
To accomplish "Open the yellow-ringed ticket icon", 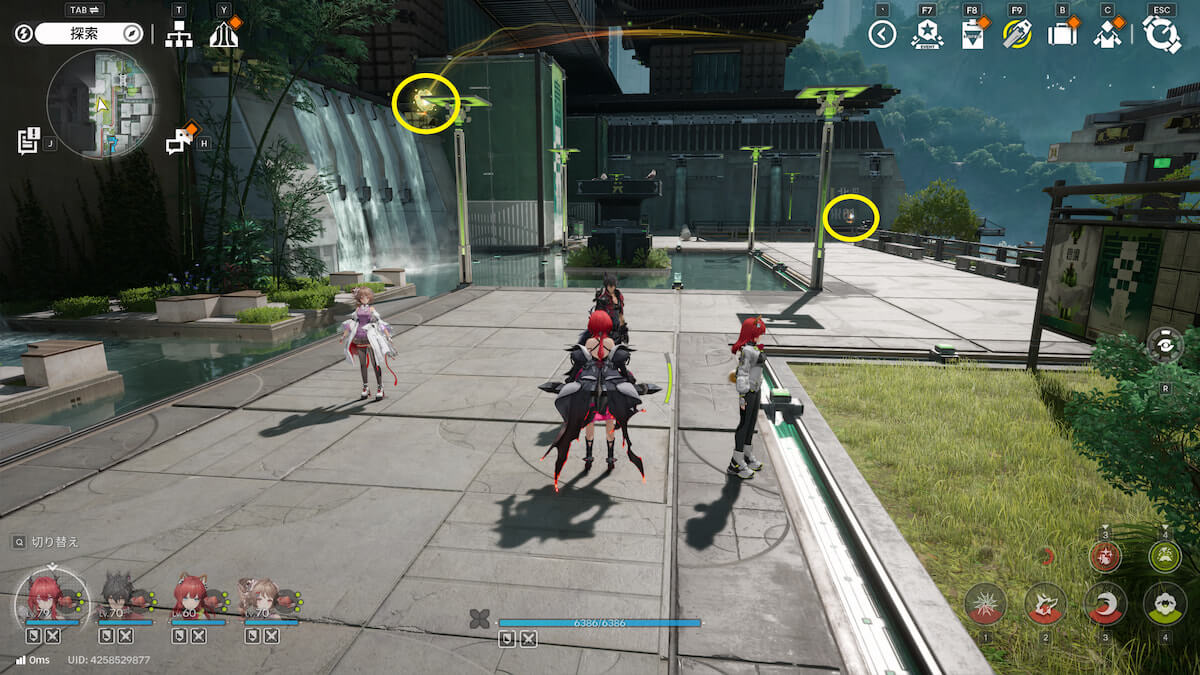I will click(1017, 35).
